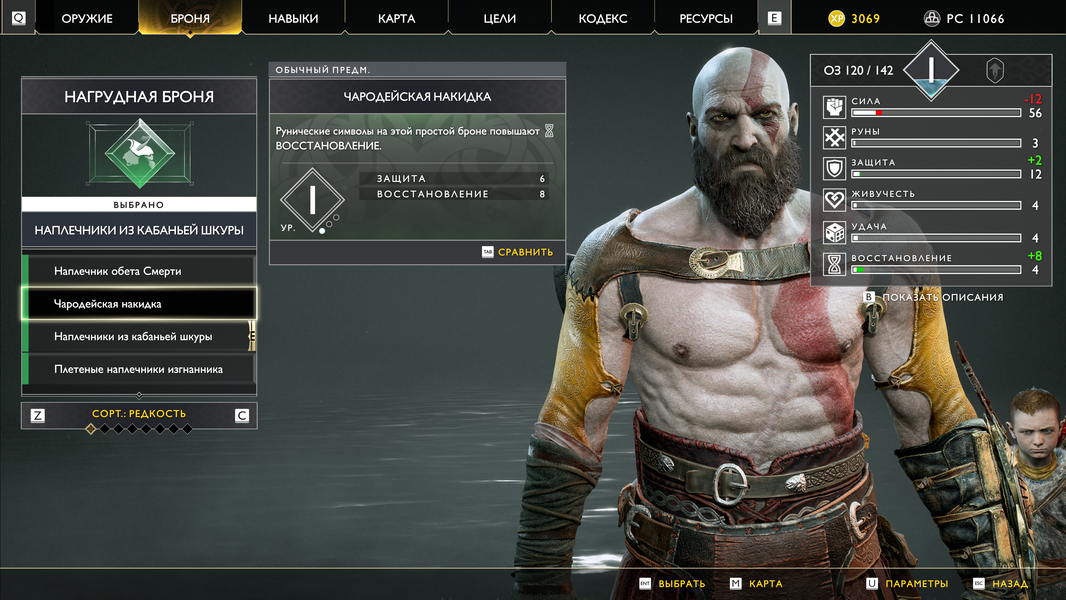Pick Наплечники из кабаньей шкуры in the list
This screenshot has width=1066, height=600.
tap(139, 337)
